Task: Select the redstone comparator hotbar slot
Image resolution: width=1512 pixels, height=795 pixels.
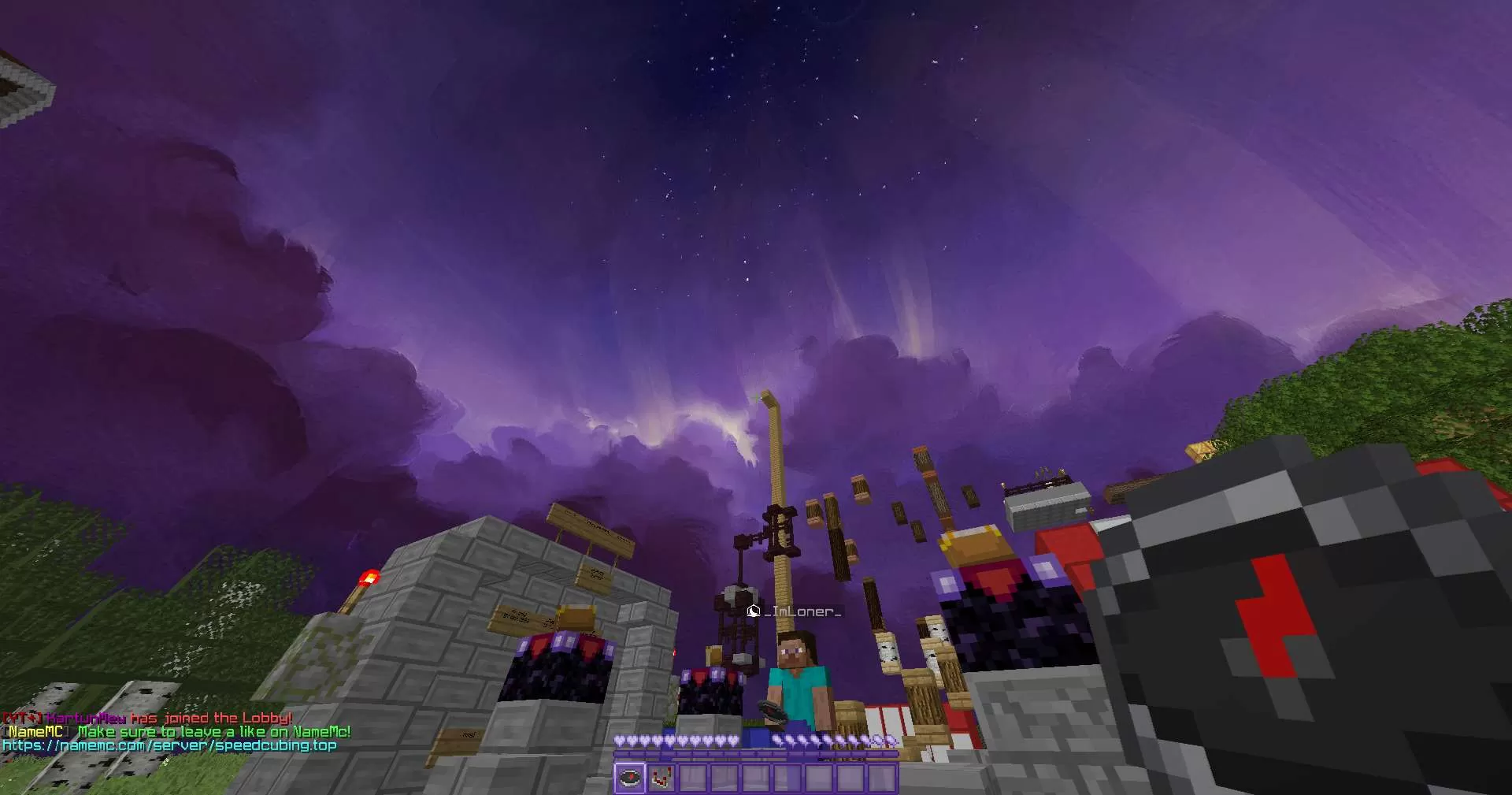Action: [661, 778]
